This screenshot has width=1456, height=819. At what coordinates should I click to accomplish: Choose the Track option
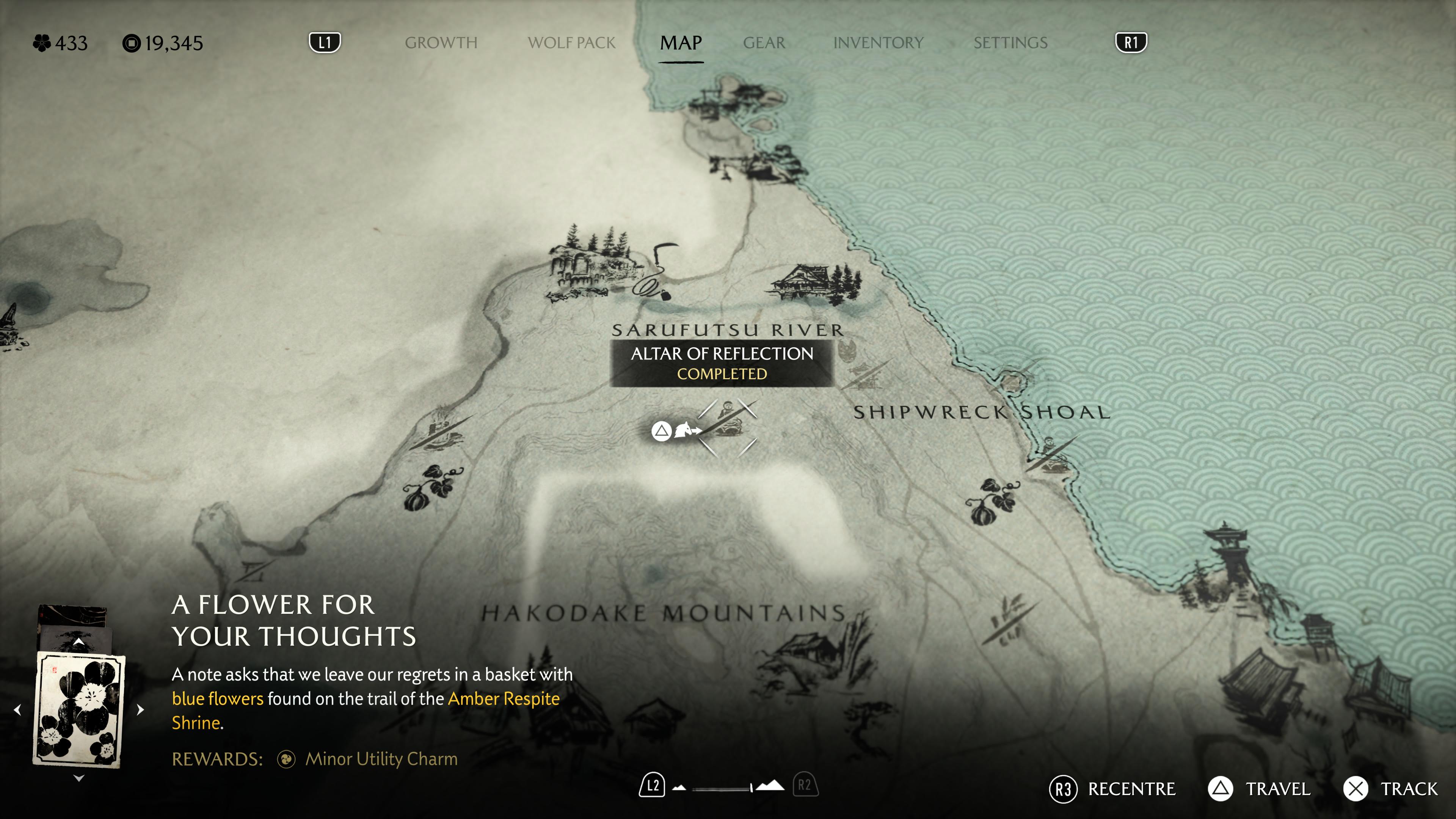click(x=1390, y=789)
